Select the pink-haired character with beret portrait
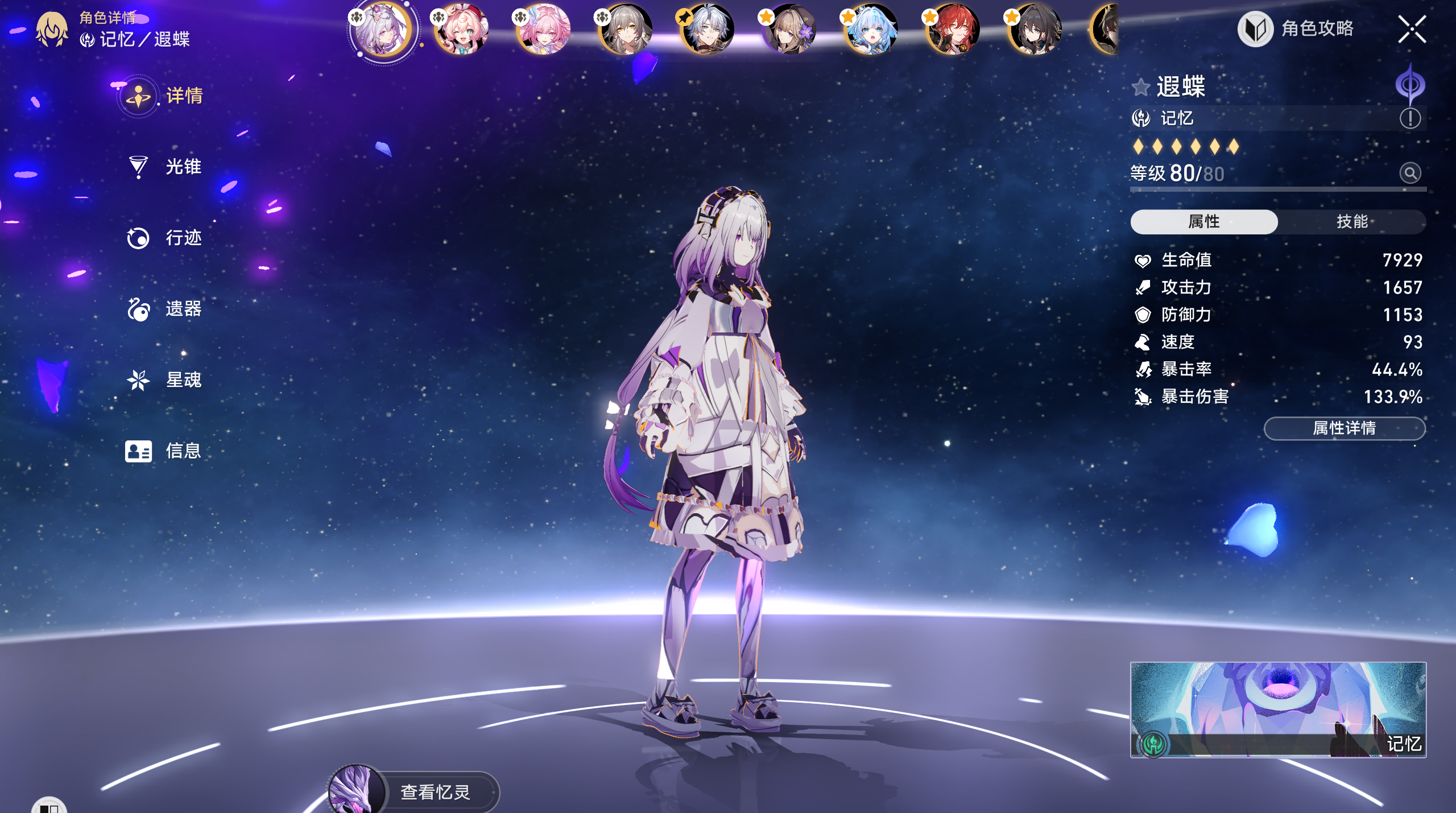 (x=461, y=29)
